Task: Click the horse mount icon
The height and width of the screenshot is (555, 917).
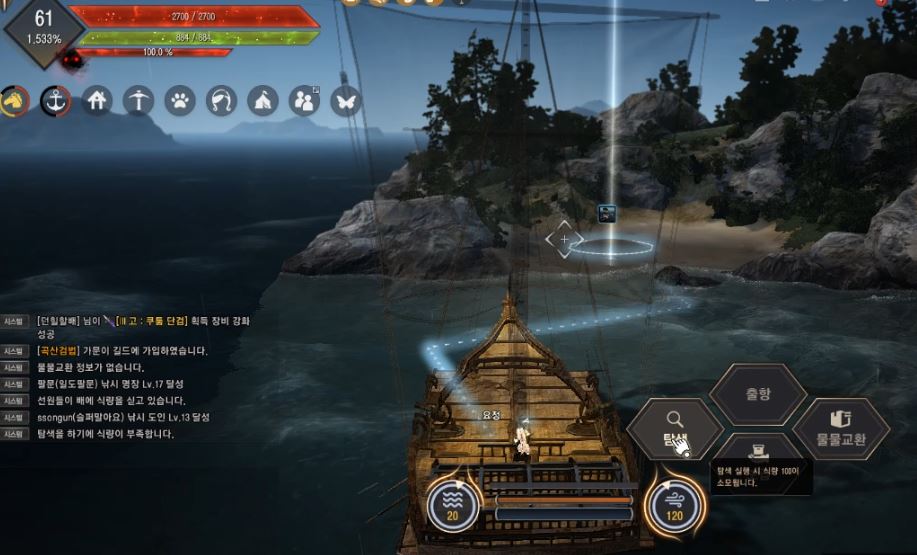Action: (x=14, y=100)
